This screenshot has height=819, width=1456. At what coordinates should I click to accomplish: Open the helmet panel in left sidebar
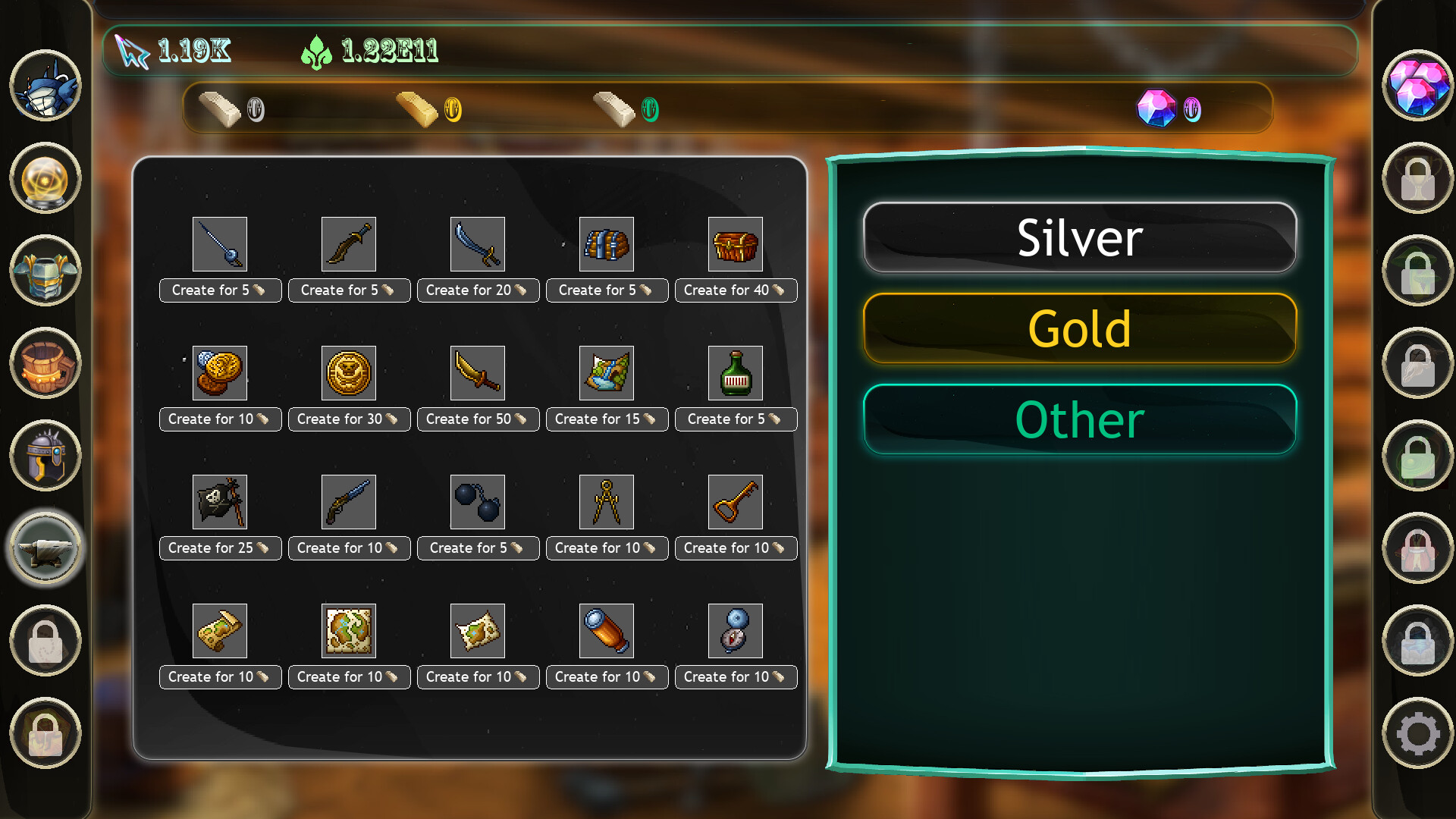click(45, 456)
